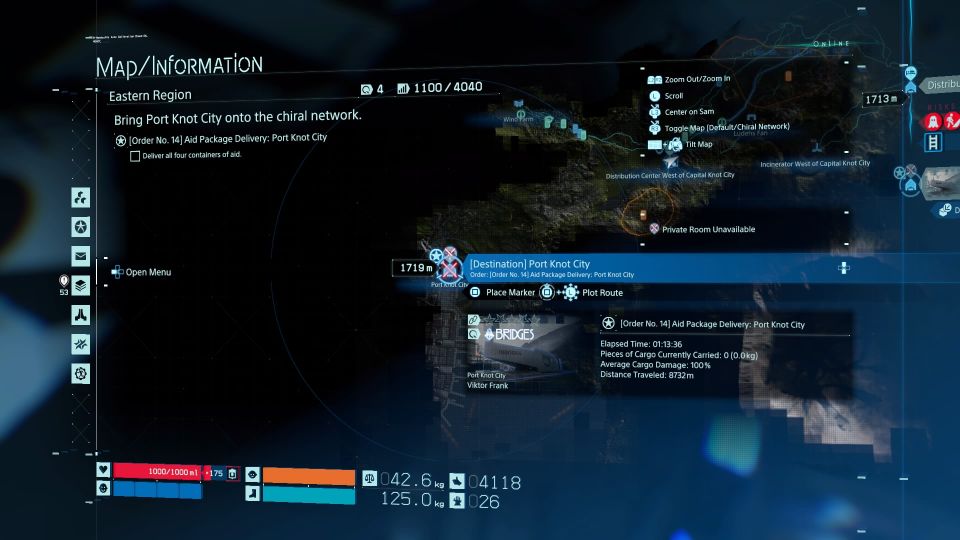Toggle the 'Deliver all four containers' checkbox
Image resolution: width=960 pixels, height=540 pixels.
(x=135, y=156)
